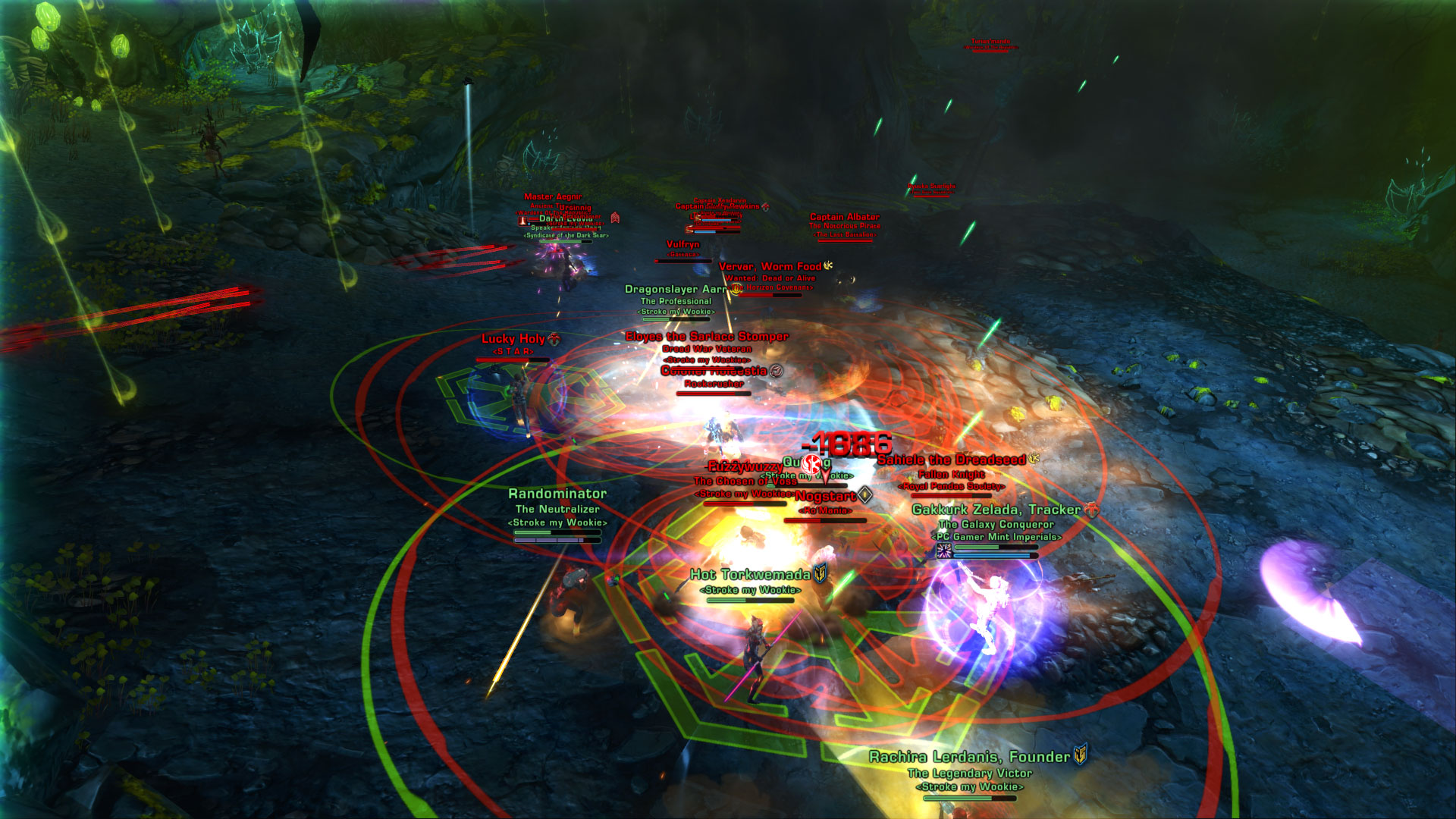Select the Mandalorian crest next to Lucky Holy
This screenshot has width=1456, height=819.
tap(554, 339)
